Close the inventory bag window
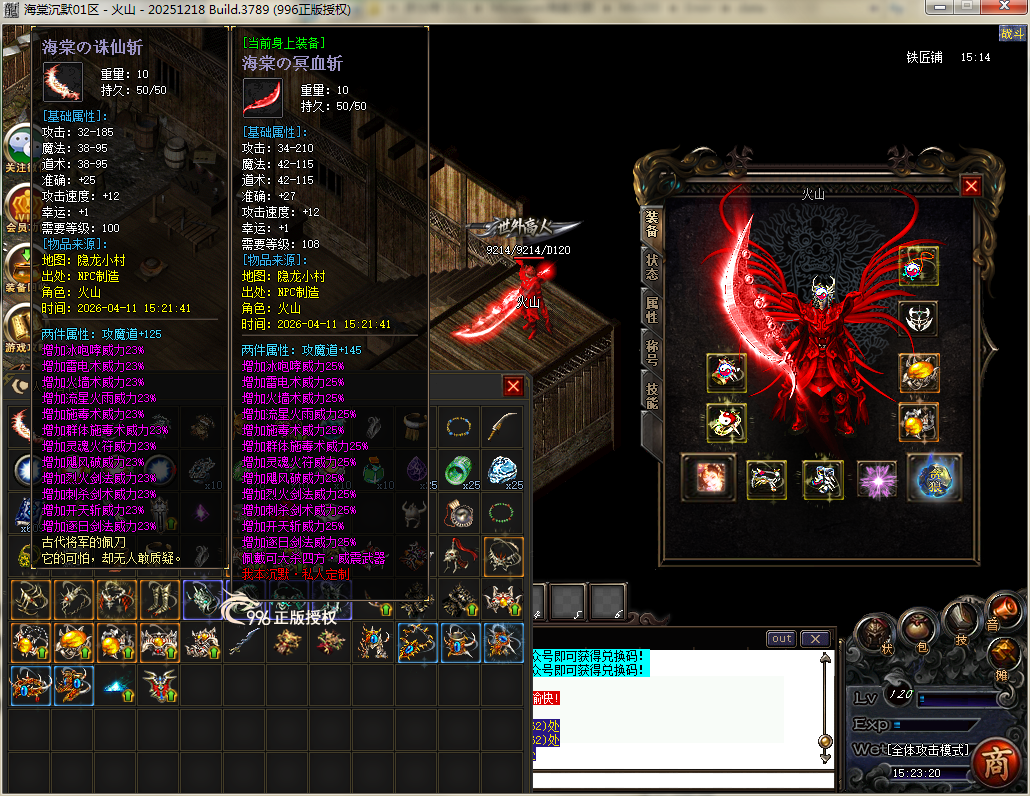Image resolution: width=1030 pixels, height=796 pixels. (x=513, y=387)
